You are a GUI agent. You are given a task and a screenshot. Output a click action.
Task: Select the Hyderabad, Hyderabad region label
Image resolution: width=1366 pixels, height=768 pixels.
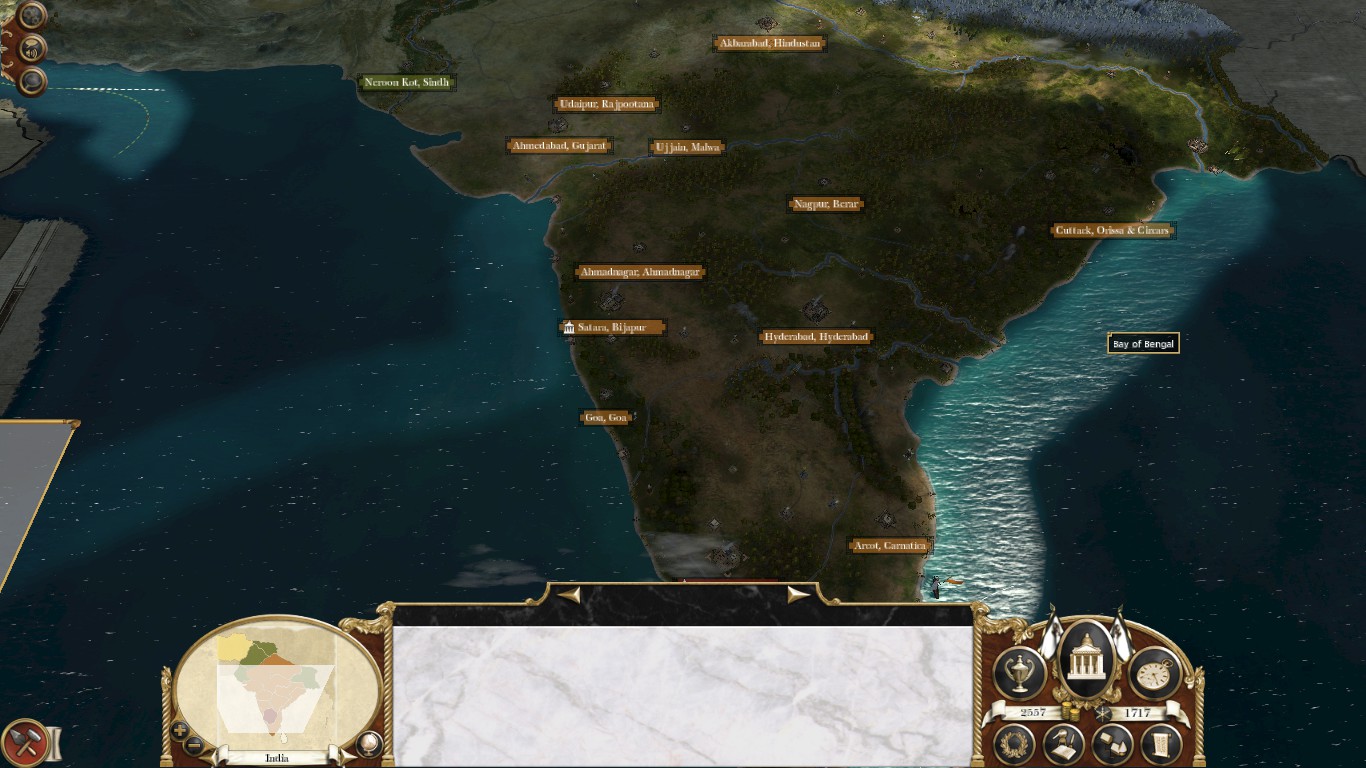[816, 337]
